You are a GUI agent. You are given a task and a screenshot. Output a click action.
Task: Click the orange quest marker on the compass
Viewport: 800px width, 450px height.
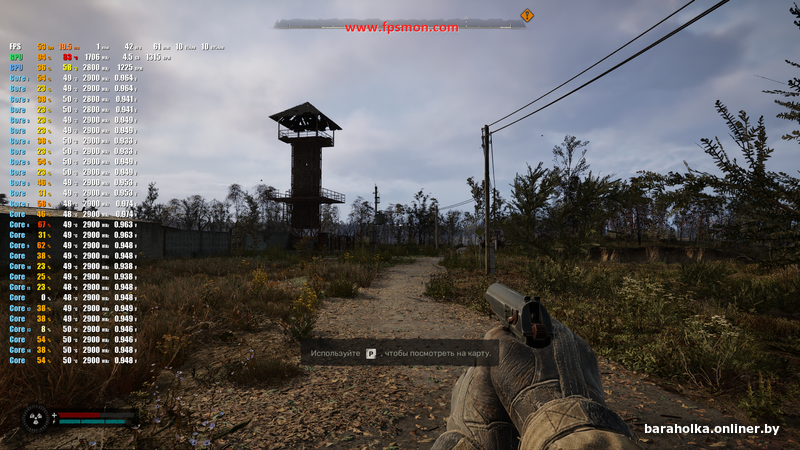coord(527,15)
